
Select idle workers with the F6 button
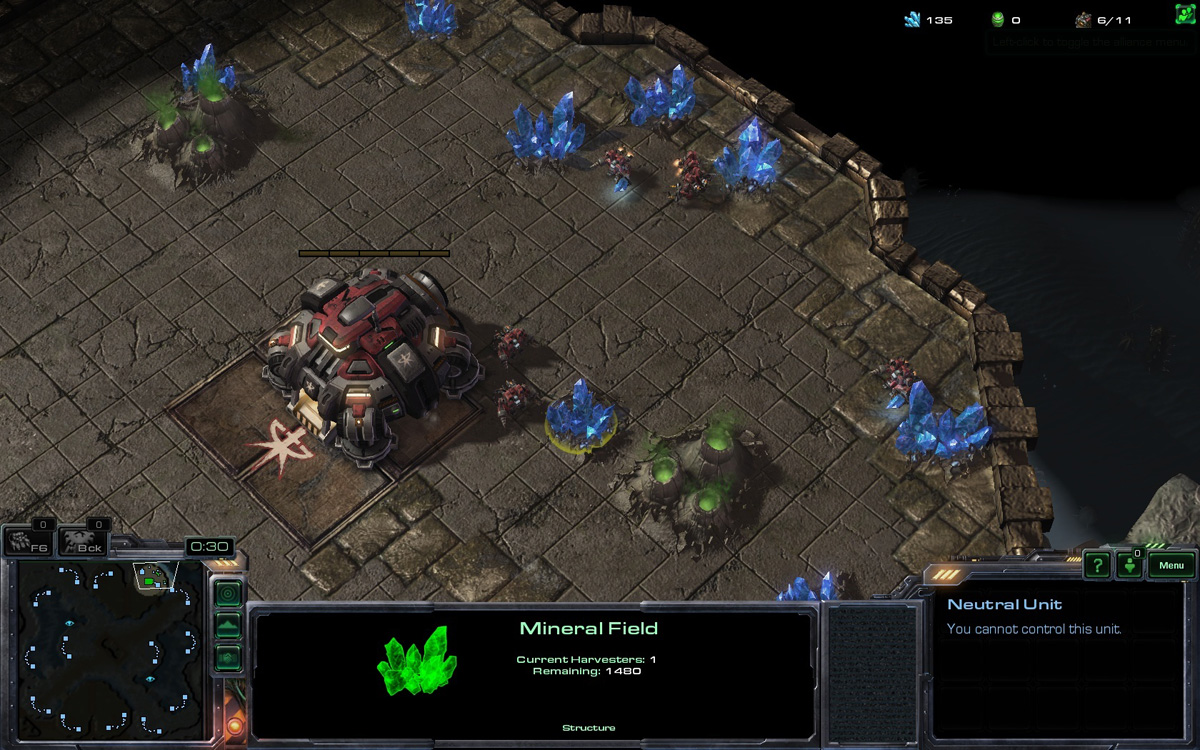(x=29, y=543)
